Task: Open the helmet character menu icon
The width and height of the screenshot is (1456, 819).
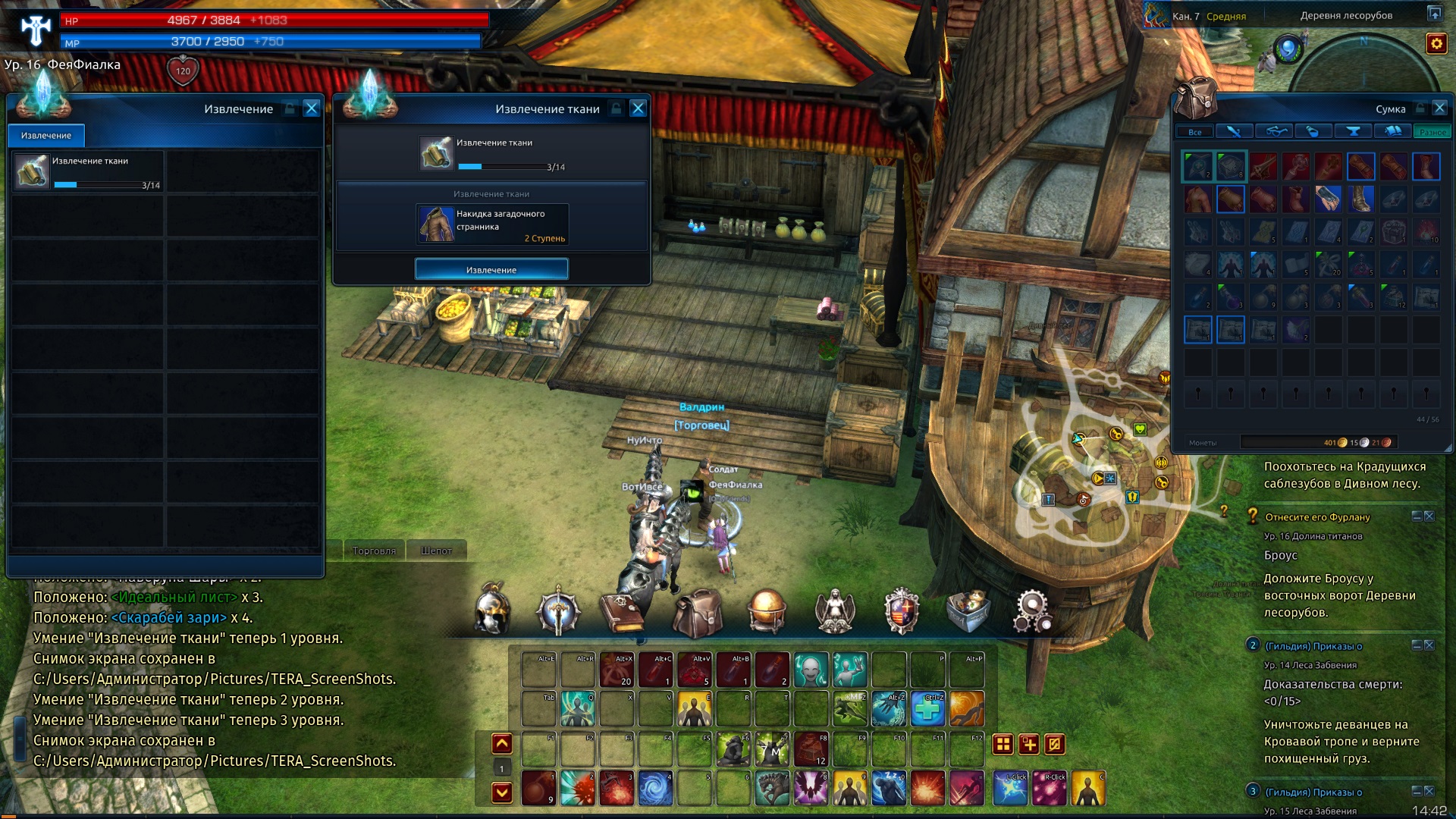Action: [x=492, y=610]
